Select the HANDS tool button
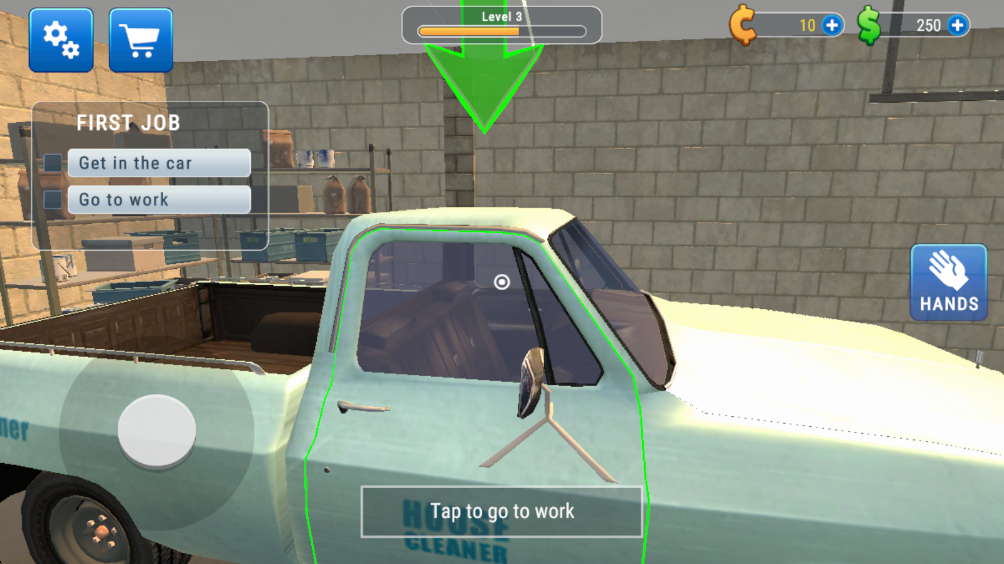The height and width of the screenshot is (564, 1004). click(948, 283)
